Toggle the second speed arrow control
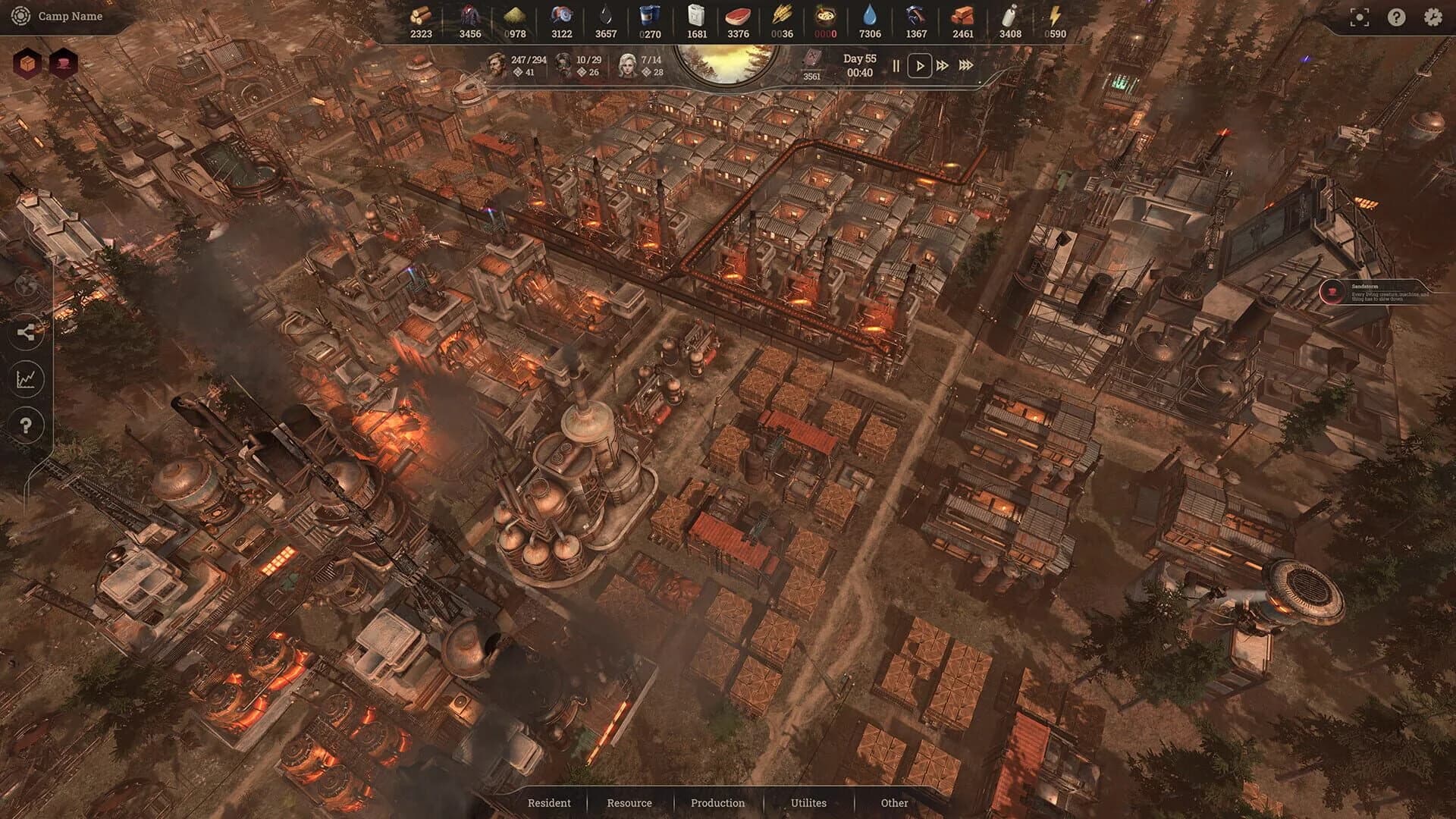This screenshot has width=1456, height=819. 943,66
